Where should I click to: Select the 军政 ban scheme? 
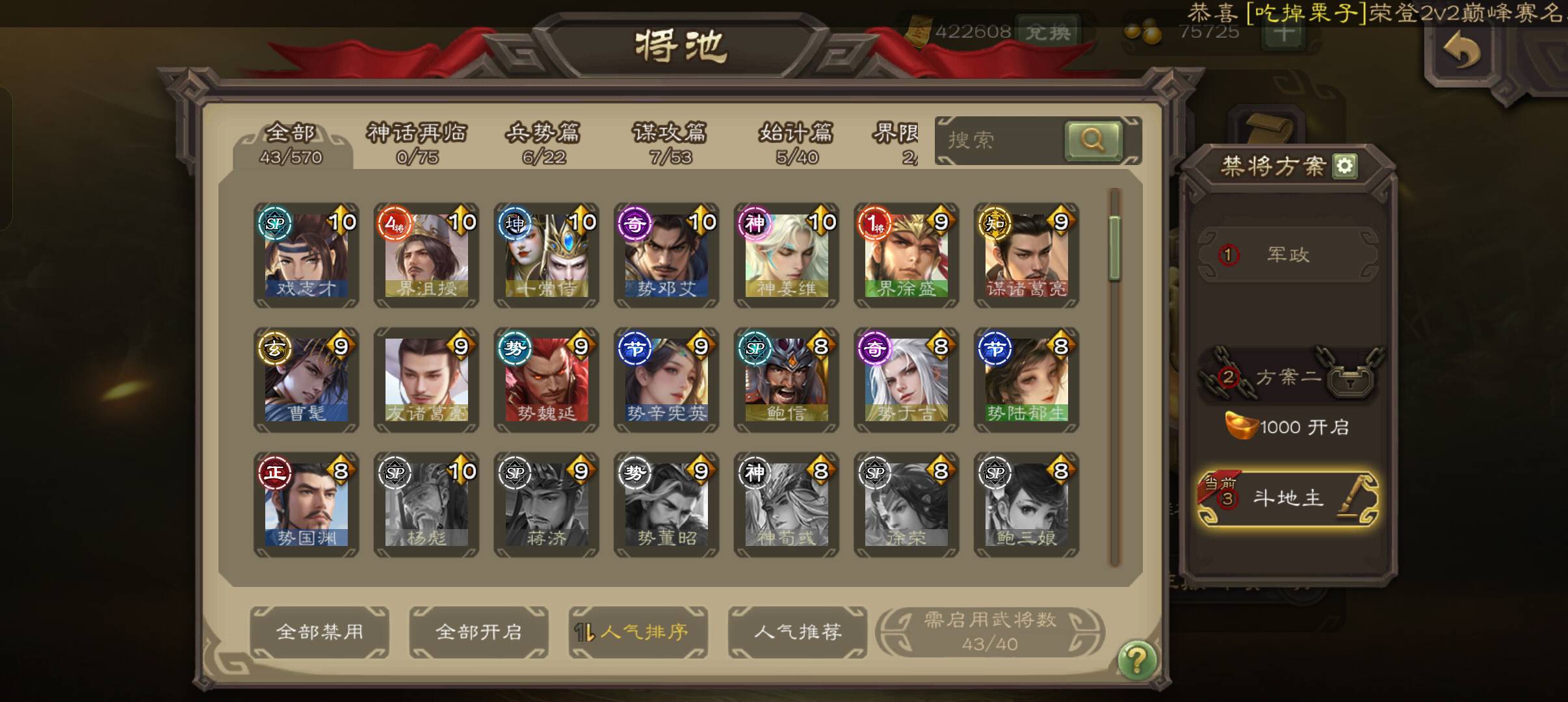click(x=1287, y=255)
